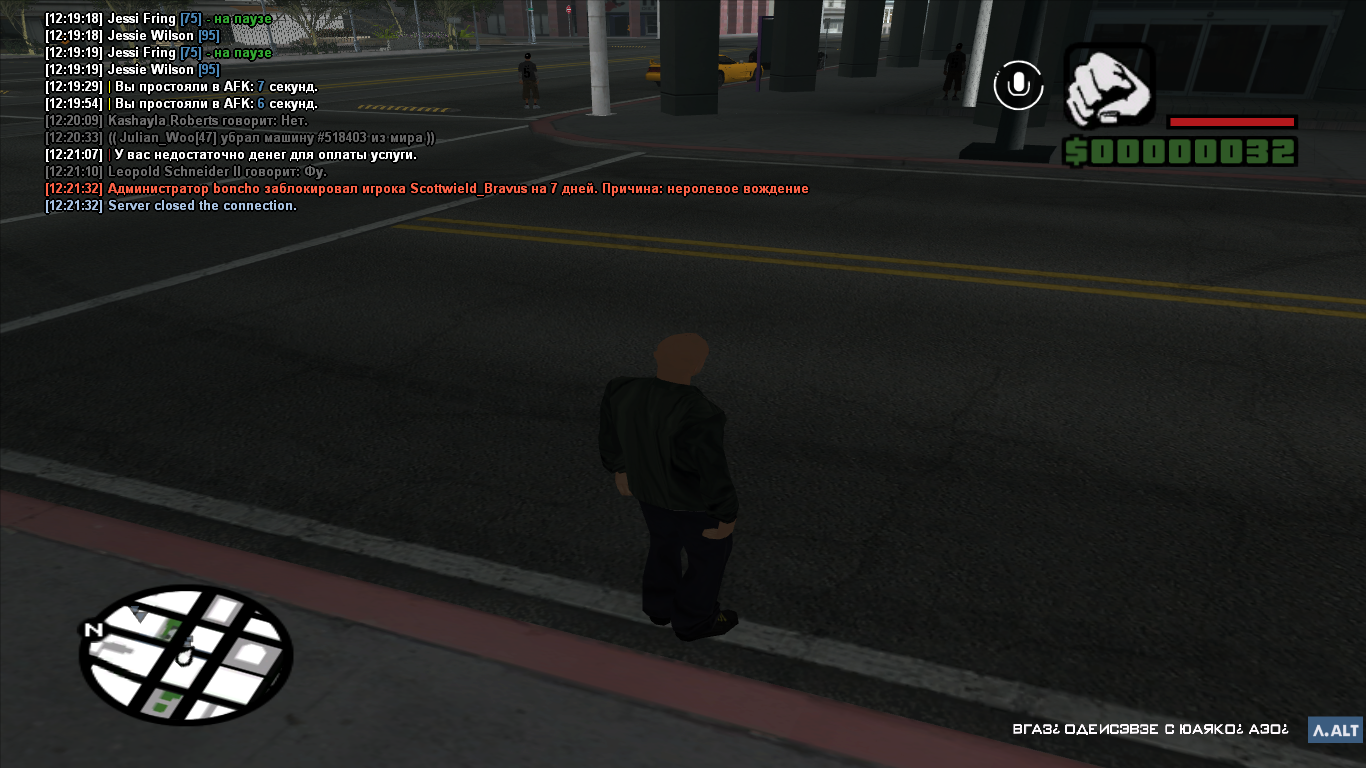1366x768 pixels.
Task: Toggle the voice chat microphone icon
Action: click(1018, 85)
